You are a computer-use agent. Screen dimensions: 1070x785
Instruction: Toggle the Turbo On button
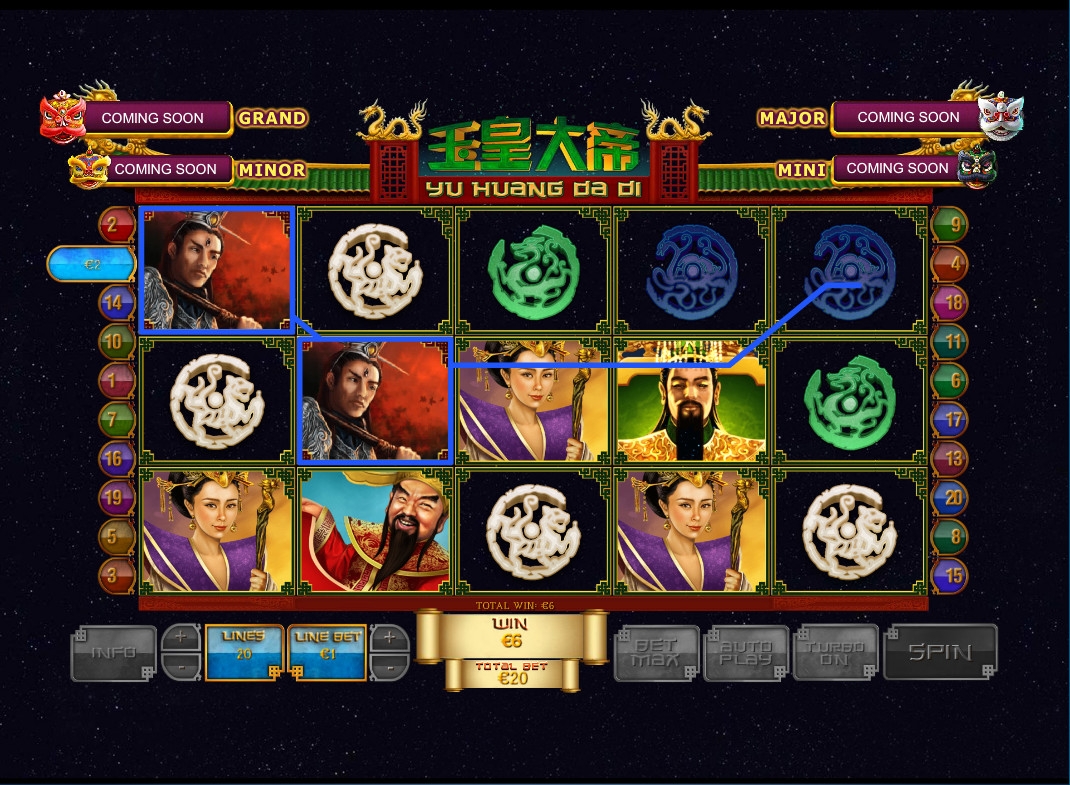[x=836, y=653]
